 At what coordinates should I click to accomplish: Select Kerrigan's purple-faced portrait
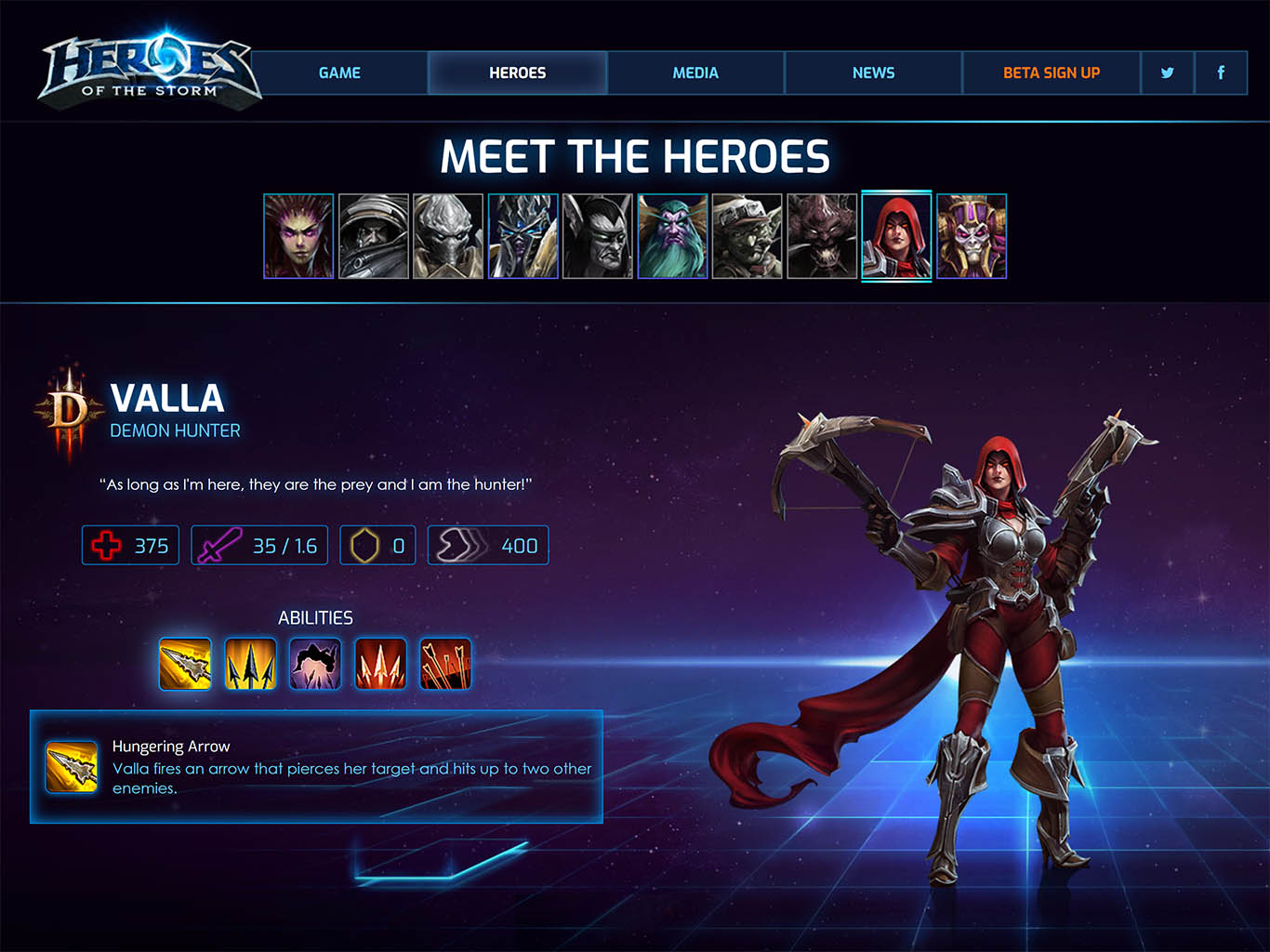(298, 236)
